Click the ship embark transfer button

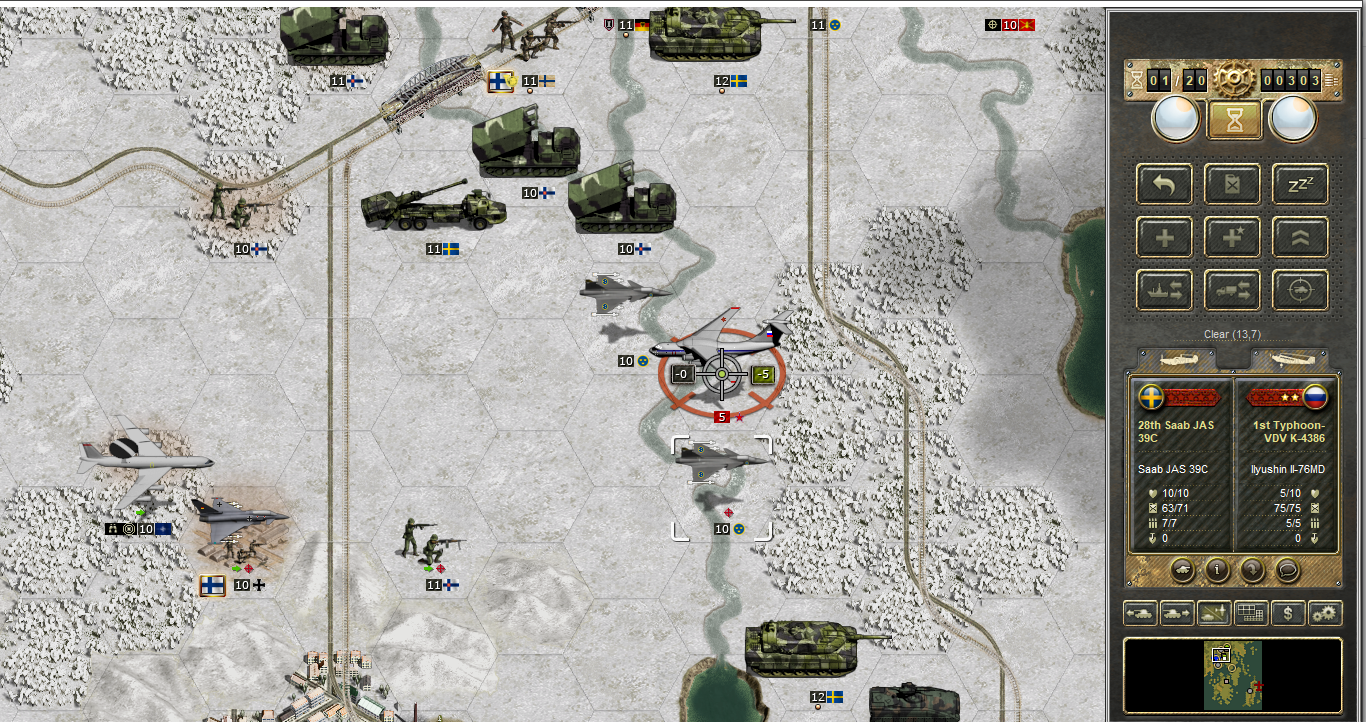[x=1164, y=291]
